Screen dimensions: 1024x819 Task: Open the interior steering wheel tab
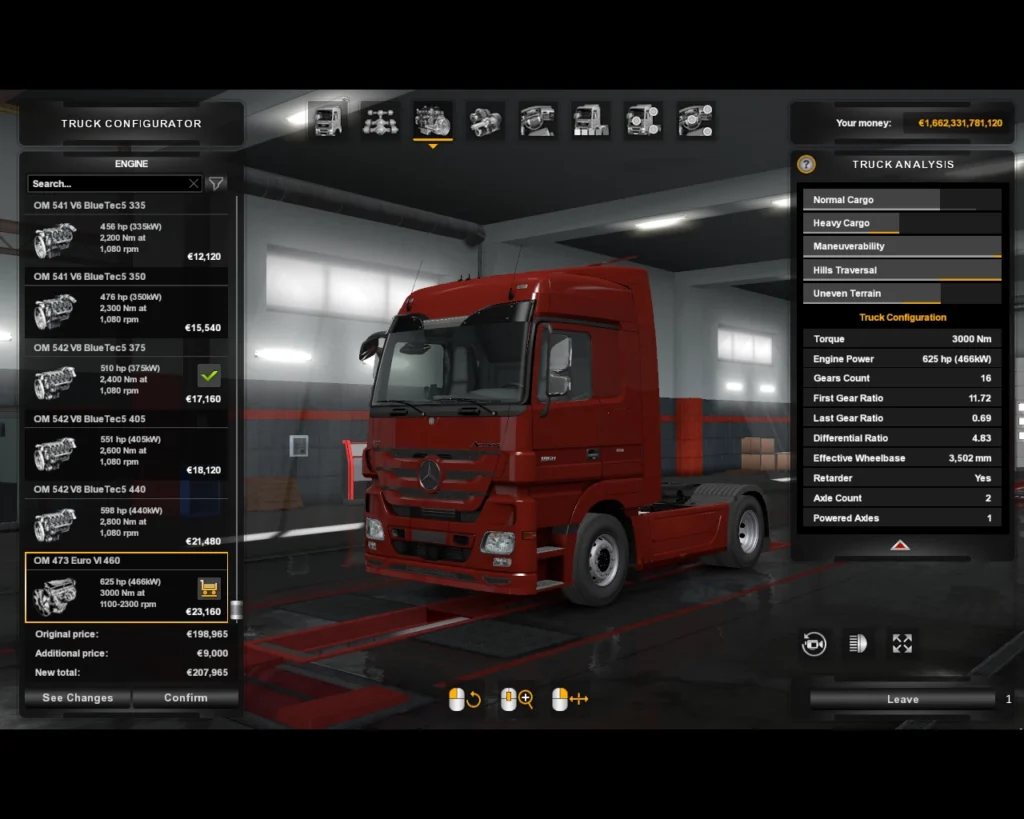[537, 121]
